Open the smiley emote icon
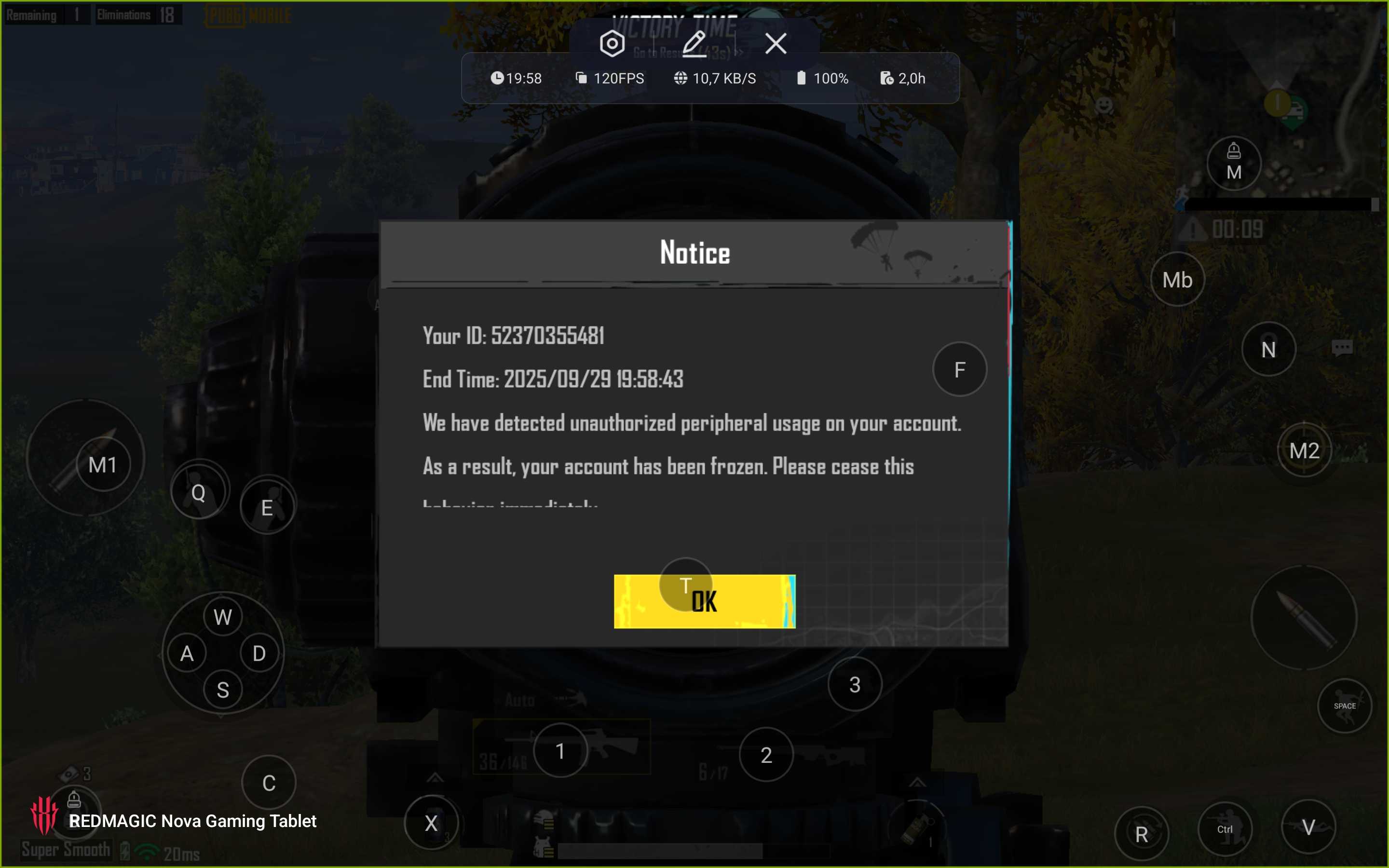Image resolution: width=1389 pixels, height=868 pixels. (1104, 105)
